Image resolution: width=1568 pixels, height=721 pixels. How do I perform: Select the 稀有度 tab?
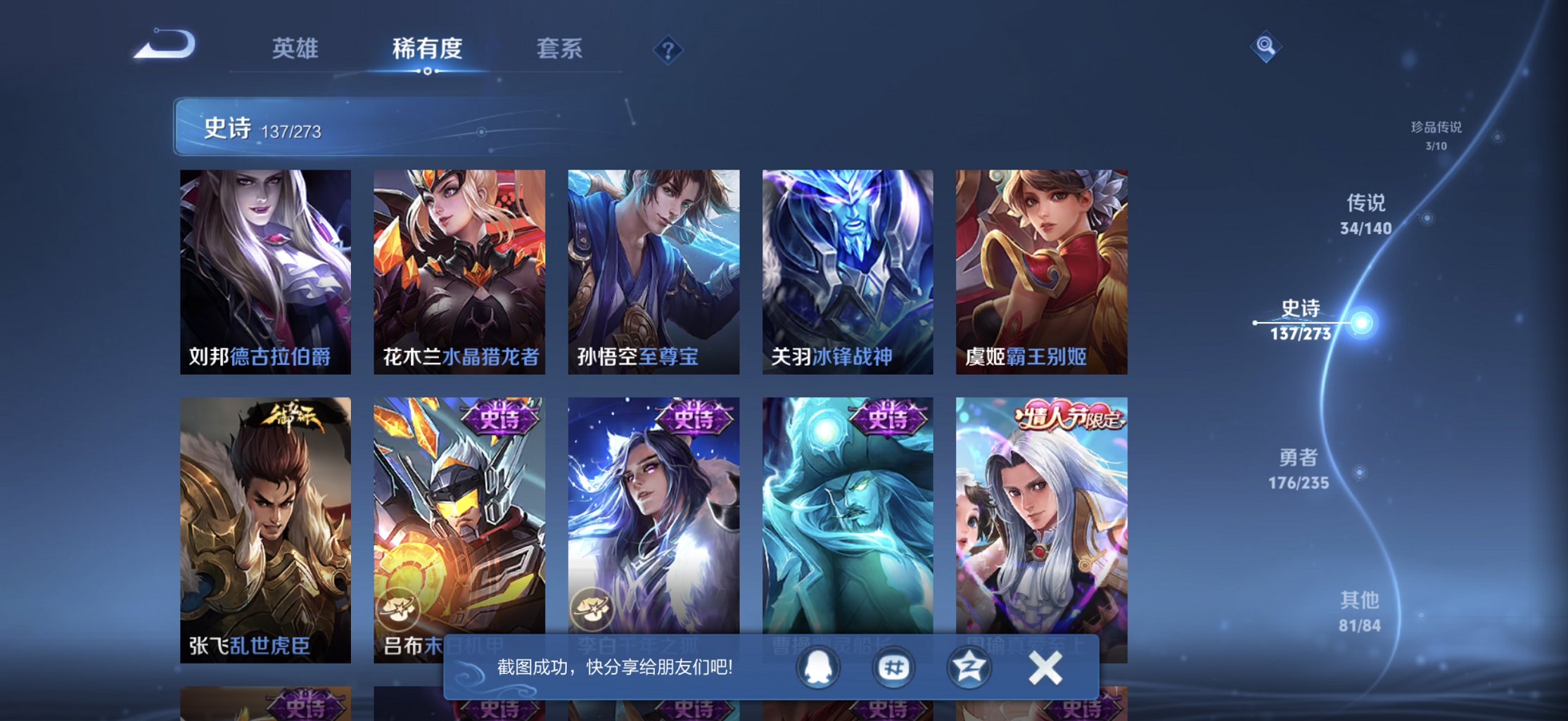point(428,49)
